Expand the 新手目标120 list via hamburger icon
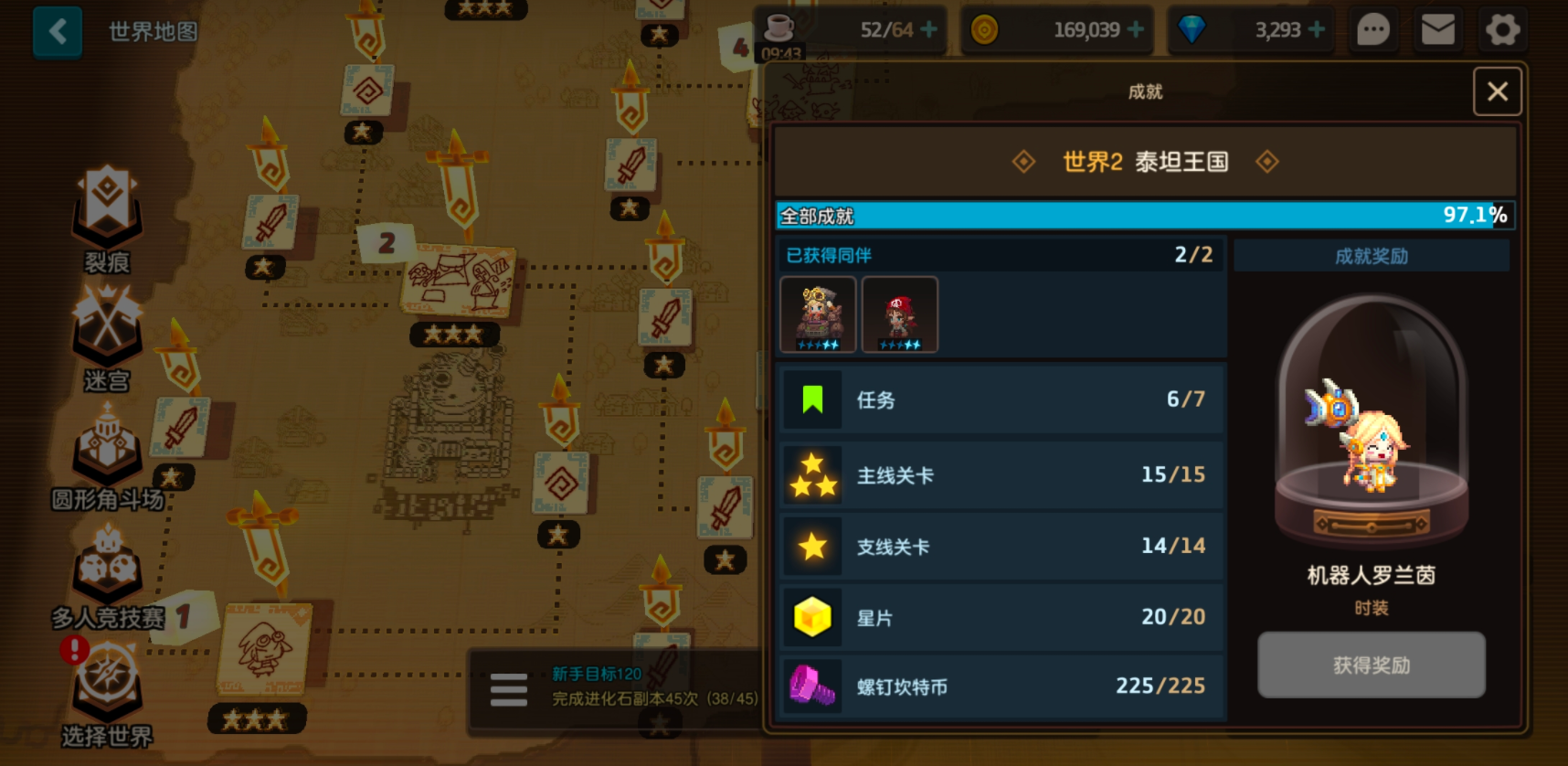Viewport: 1568px width, 766px height. click(x=509, y=689)
